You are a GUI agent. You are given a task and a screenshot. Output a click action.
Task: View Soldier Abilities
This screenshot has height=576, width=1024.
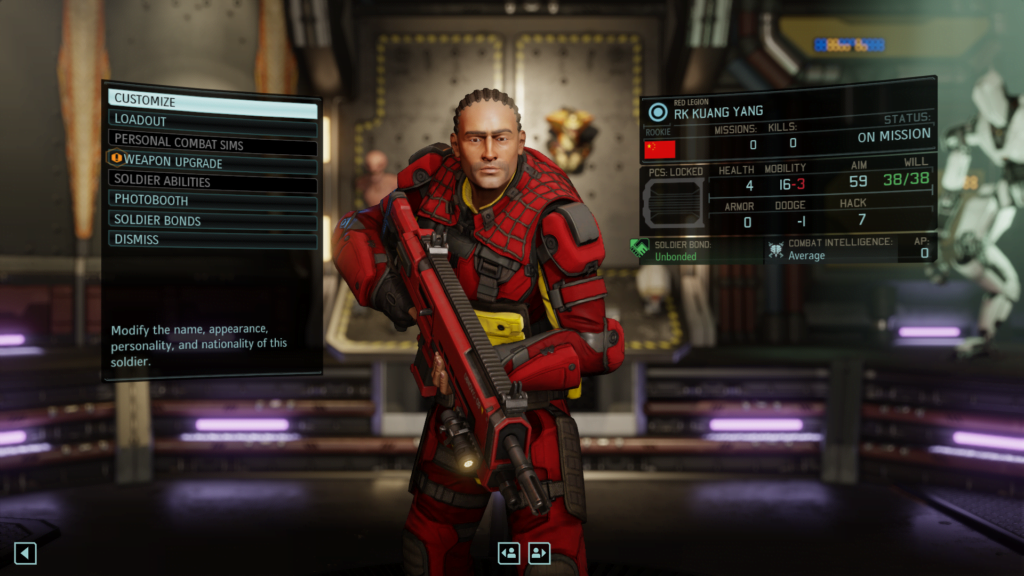212,182
